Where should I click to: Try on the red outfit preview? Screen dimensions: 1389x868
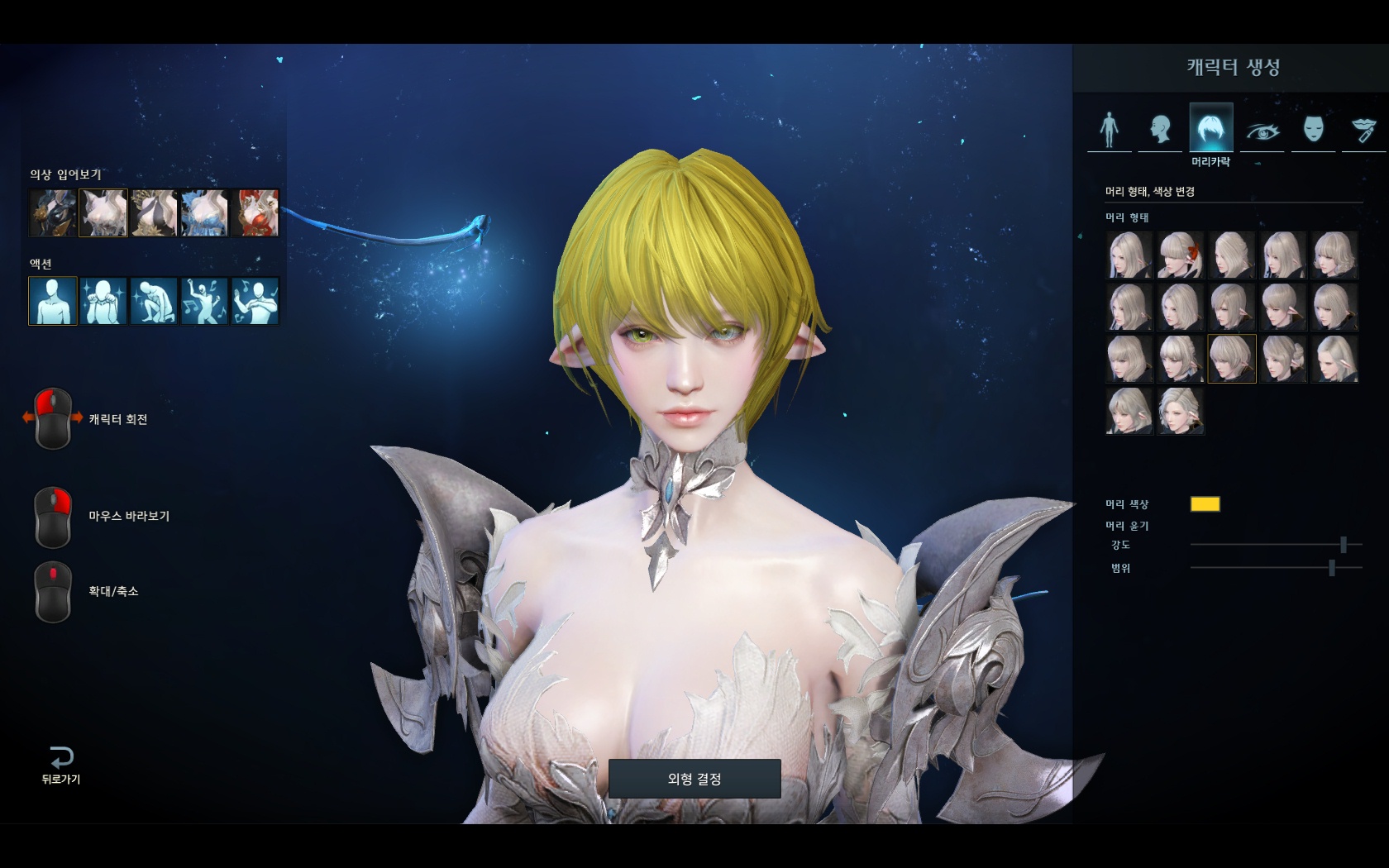click(x=255, y=213)
